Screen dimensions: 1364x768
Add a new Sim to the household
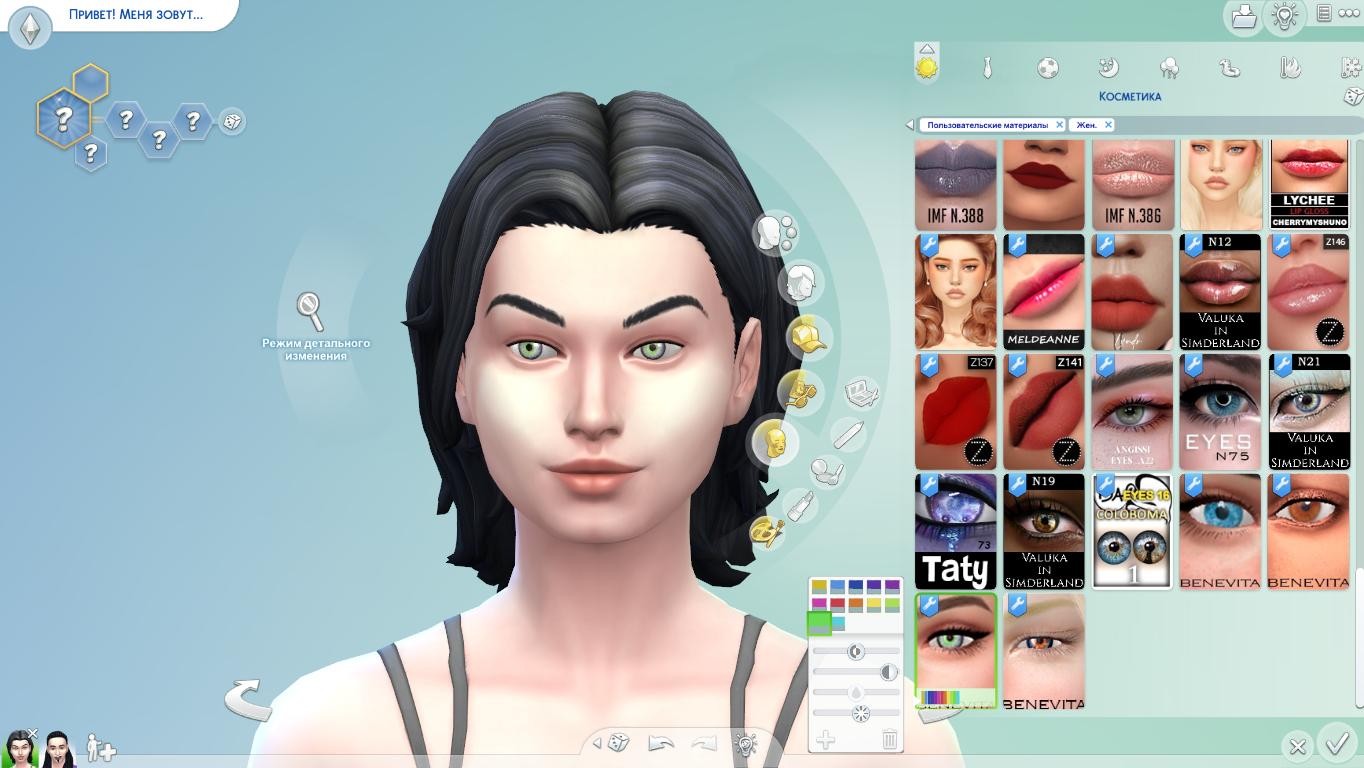pos(102,748)
